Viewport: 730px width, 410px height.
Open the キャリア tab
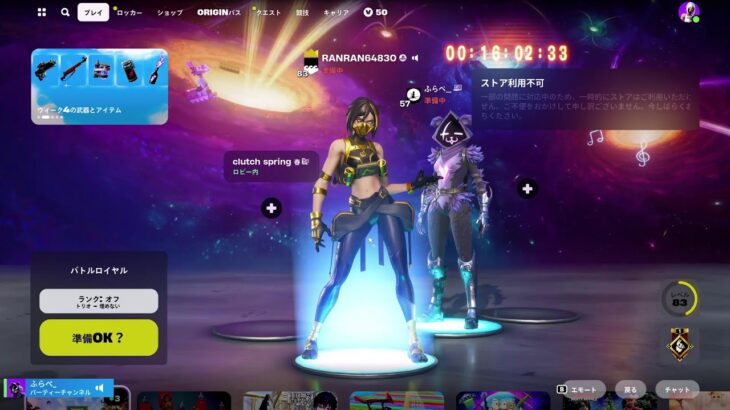tap(336, 13)
